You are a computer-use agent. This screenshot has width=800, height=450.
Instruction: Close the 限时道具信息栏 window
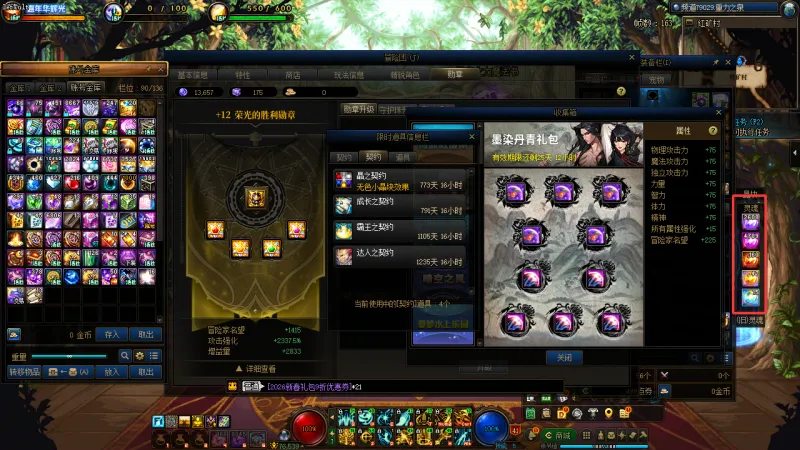(471, 136)
